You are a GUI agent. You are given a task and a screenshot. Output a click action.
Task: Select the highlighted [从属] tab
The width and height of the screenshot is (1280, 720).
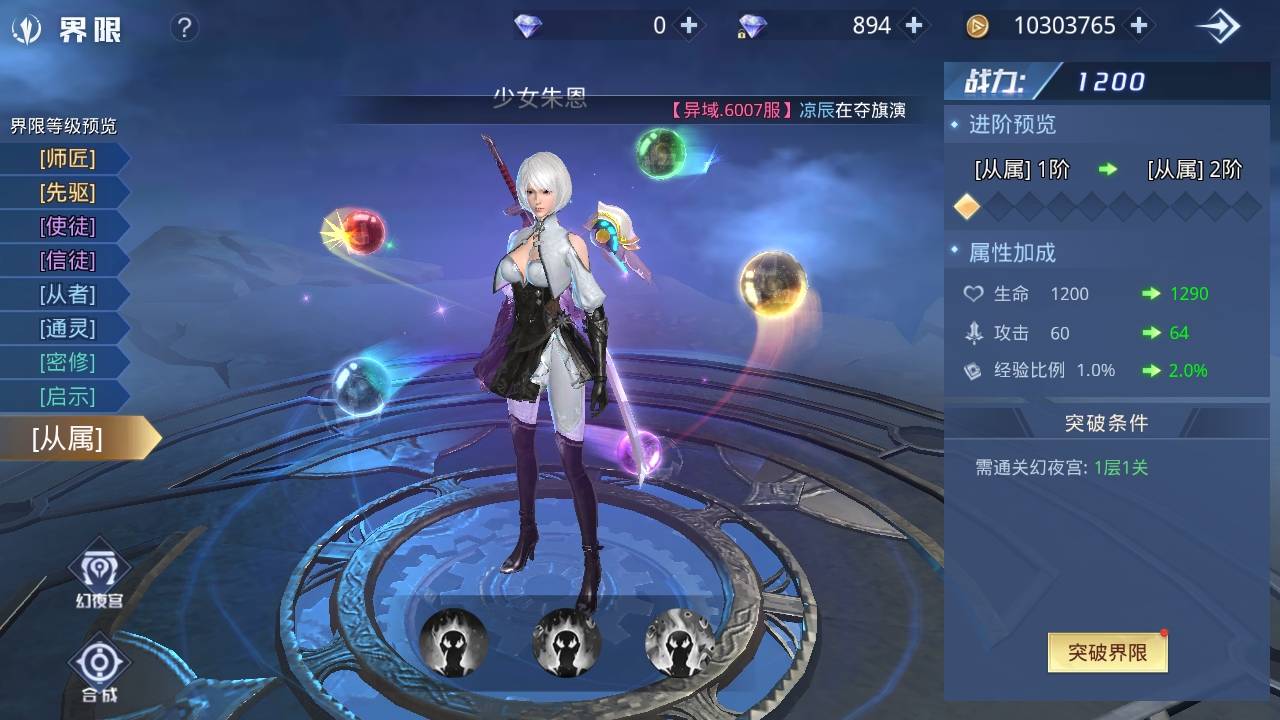(70, 438)
